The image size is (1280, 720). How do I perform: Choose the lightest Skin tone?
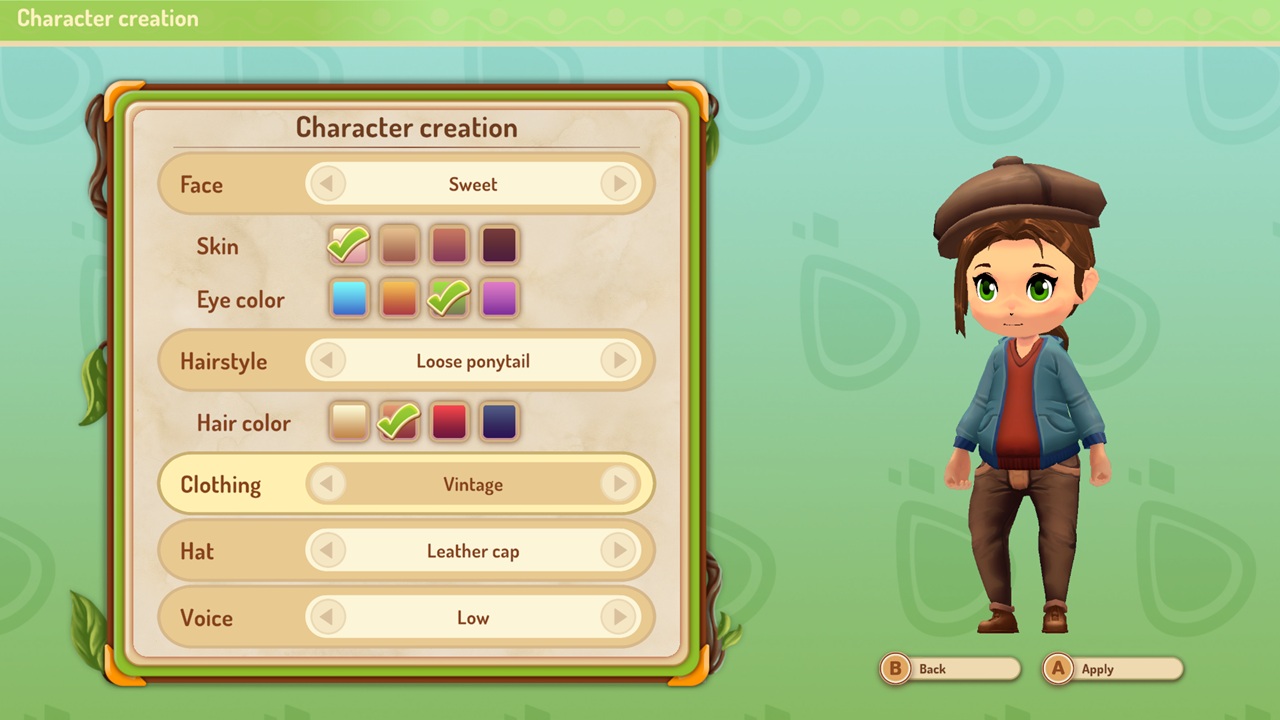(348, 245)
